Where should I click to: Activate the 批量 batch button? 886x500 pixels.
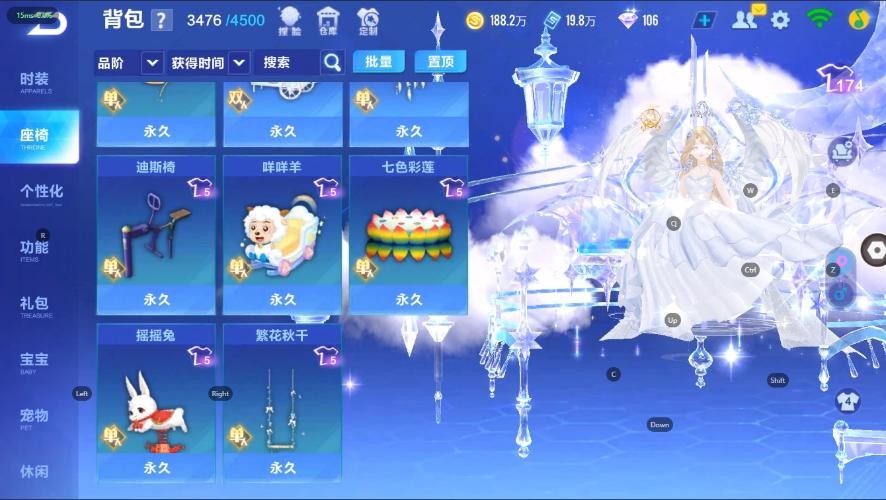378,62
